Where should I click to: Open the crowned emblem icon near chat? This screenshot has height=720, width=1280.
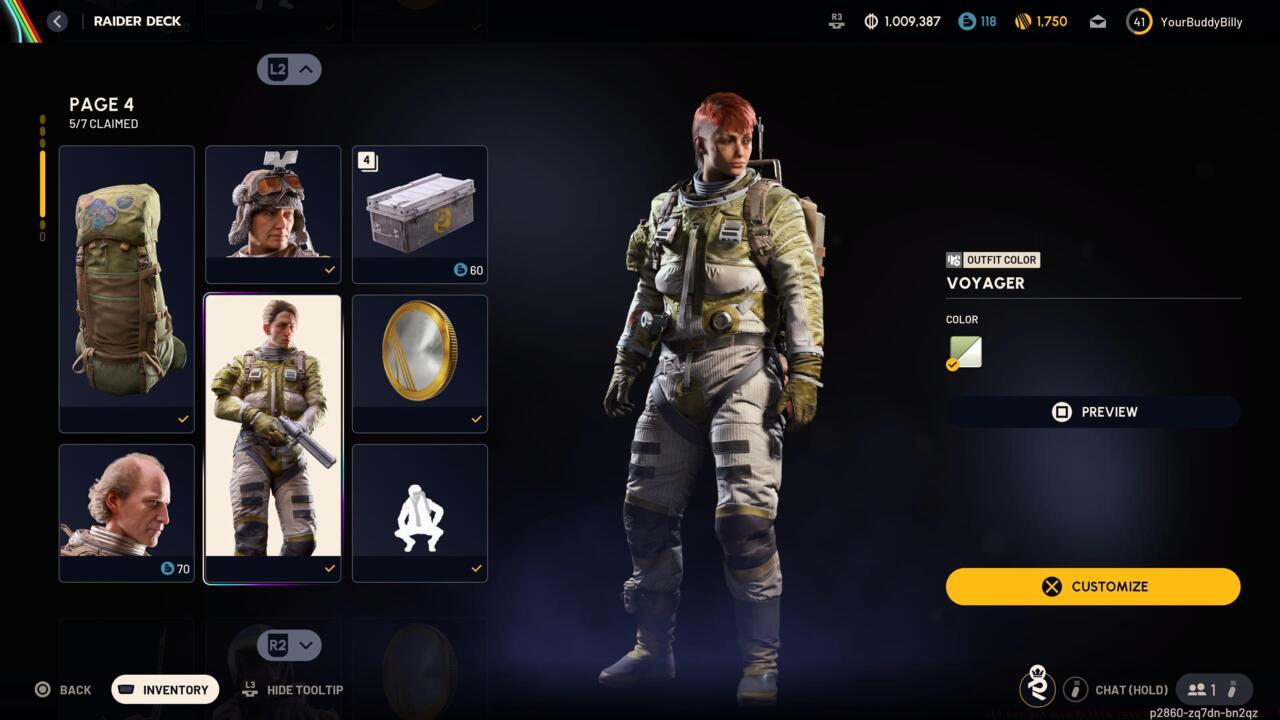point(1037,689)
